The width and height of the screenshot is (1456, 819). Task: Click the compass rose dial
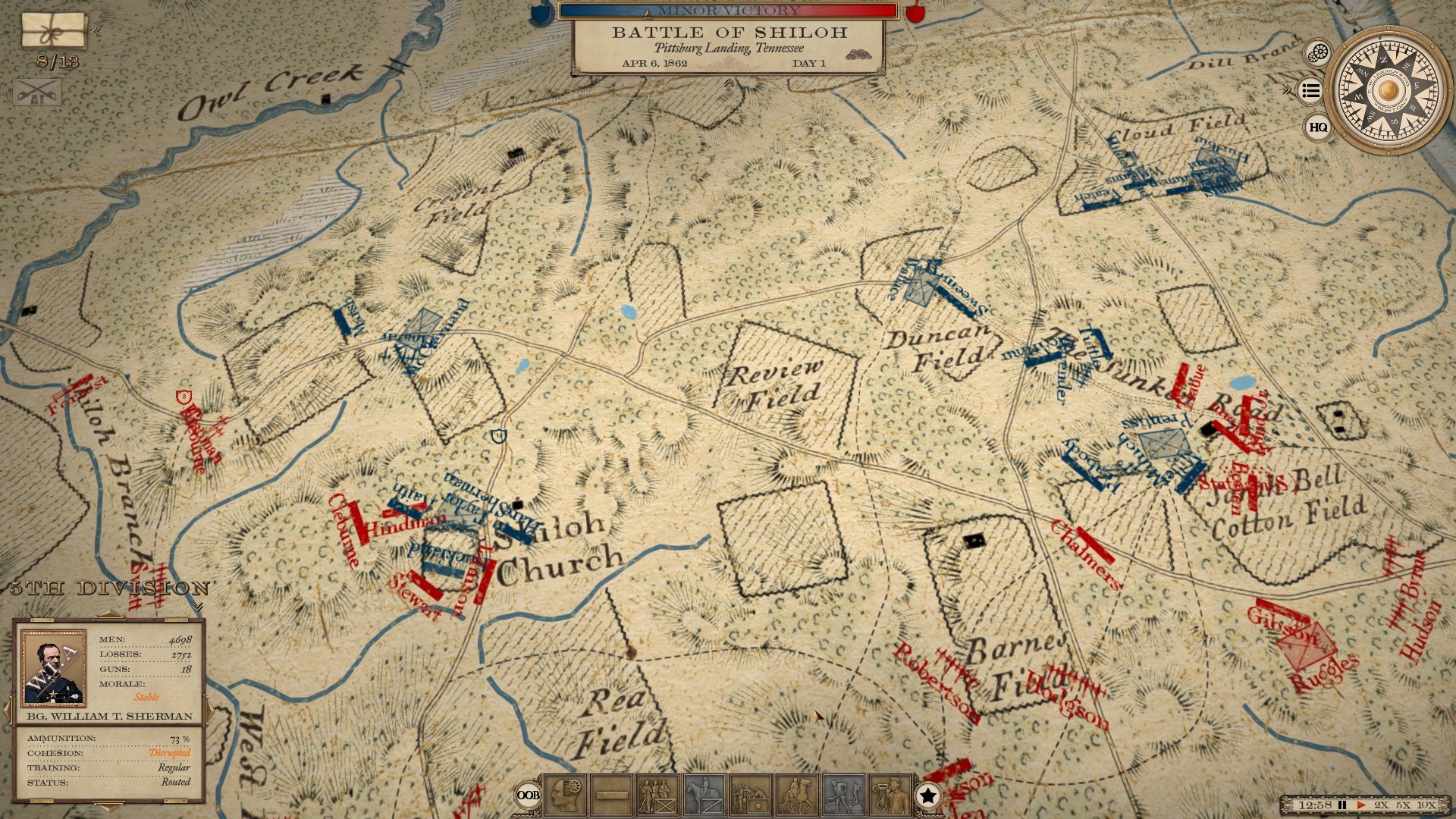pyautogui.click(x=1389, y=89)
